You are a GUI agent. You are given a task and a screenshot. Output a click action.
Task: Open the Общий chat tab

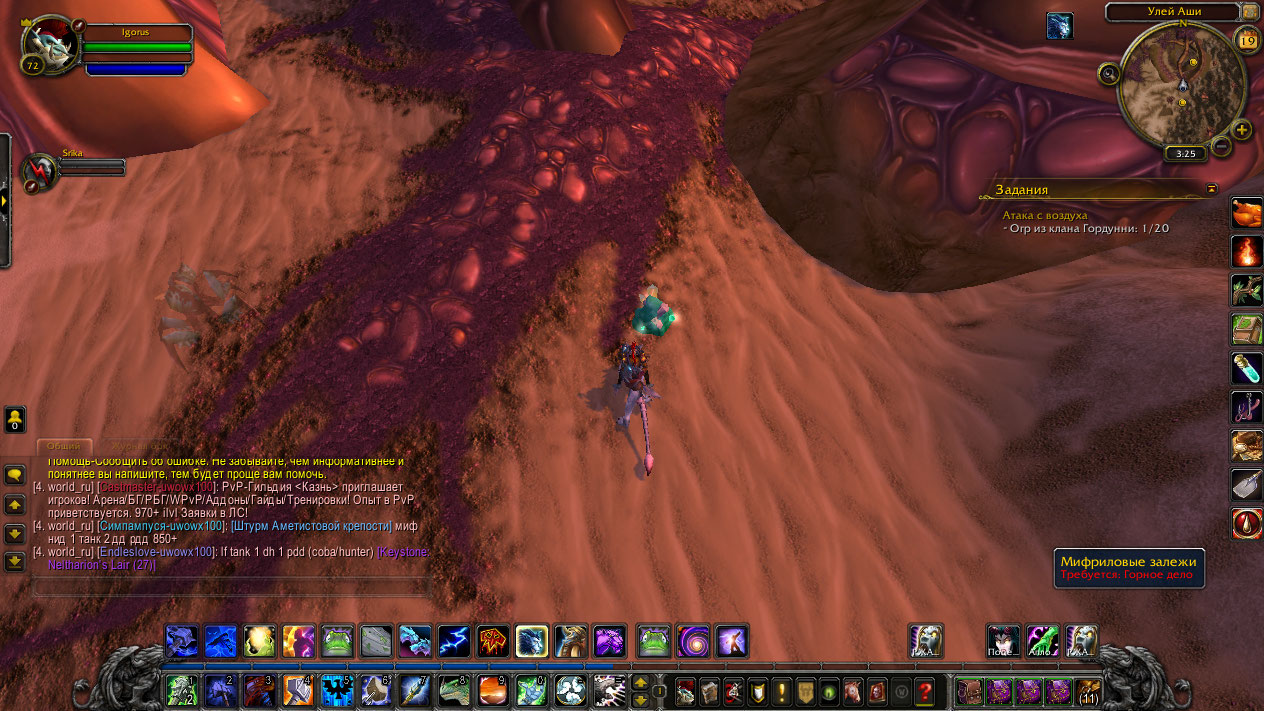pos(64,446)
